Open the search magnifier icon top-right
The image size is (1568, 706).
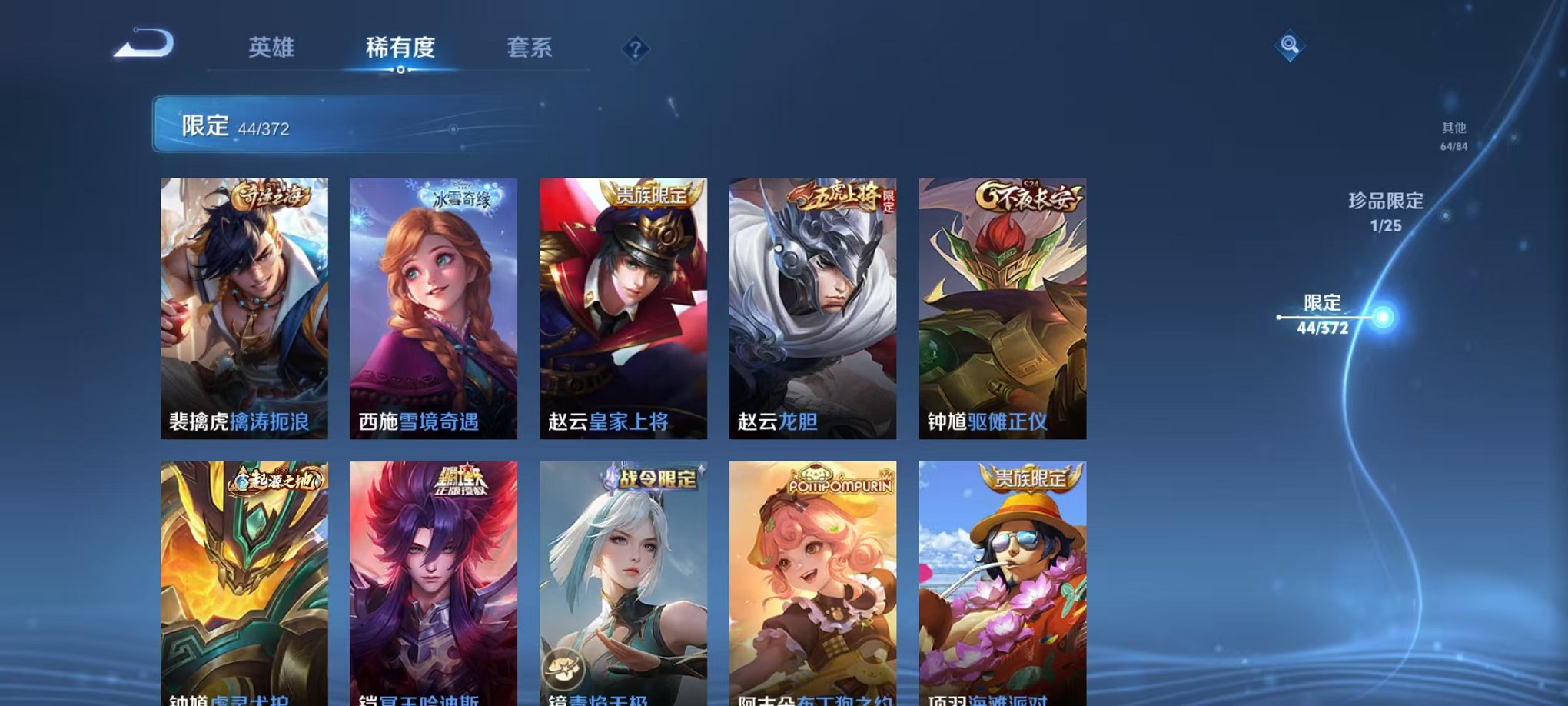pos(1291,46)
